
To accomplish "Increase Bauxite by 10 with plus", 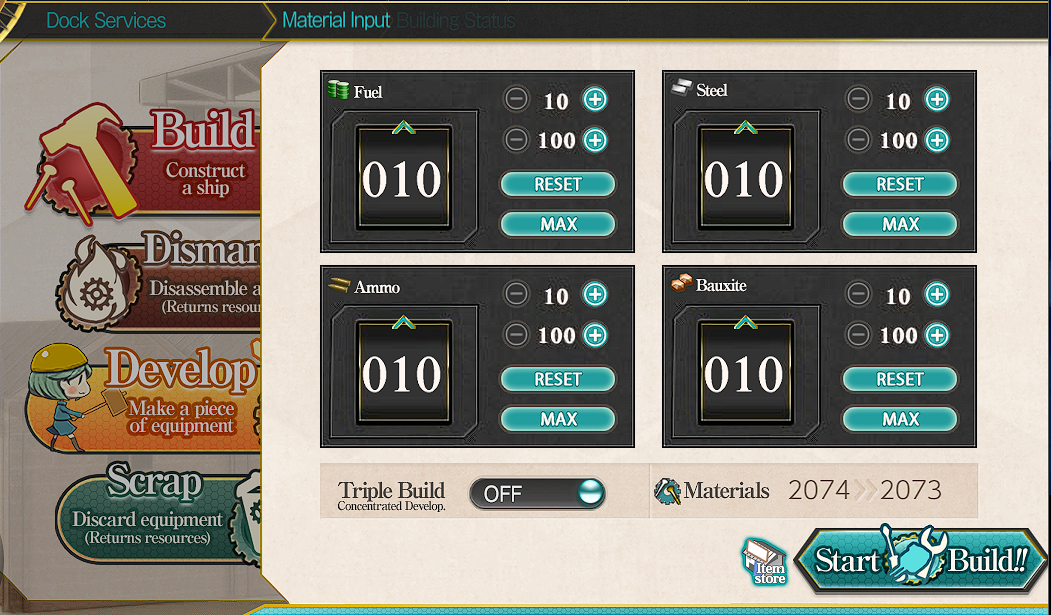I will (937, 294).
